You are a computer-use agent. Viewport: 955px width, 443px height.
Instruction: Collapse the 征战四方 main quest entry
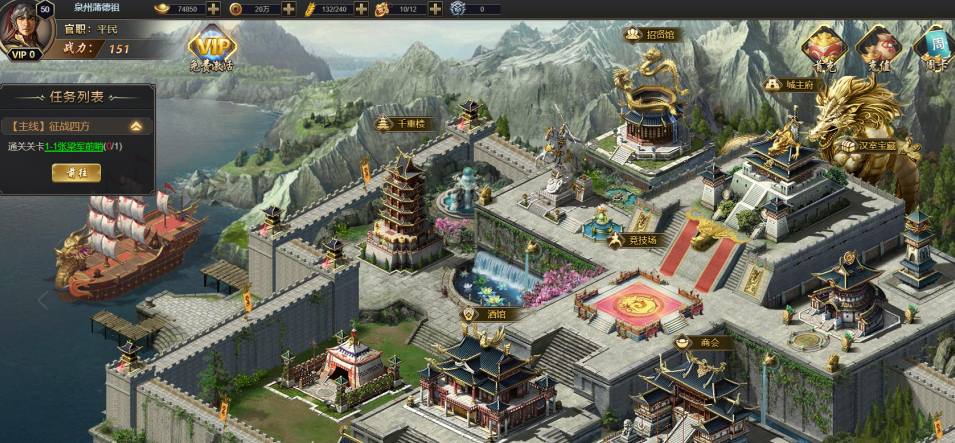[135, 127]
